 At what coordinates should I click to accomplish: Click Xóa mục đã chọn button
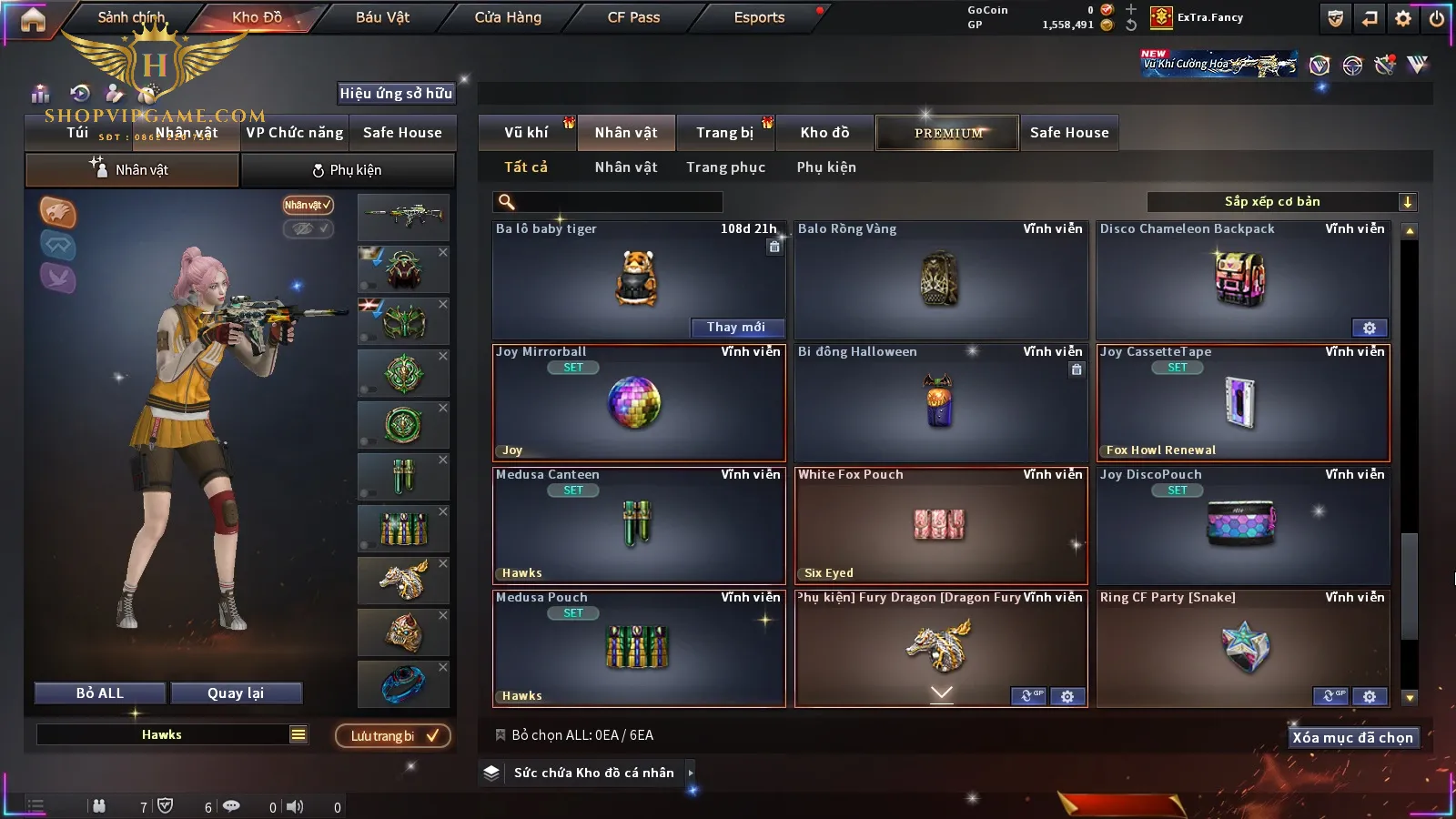[1352, 738]
